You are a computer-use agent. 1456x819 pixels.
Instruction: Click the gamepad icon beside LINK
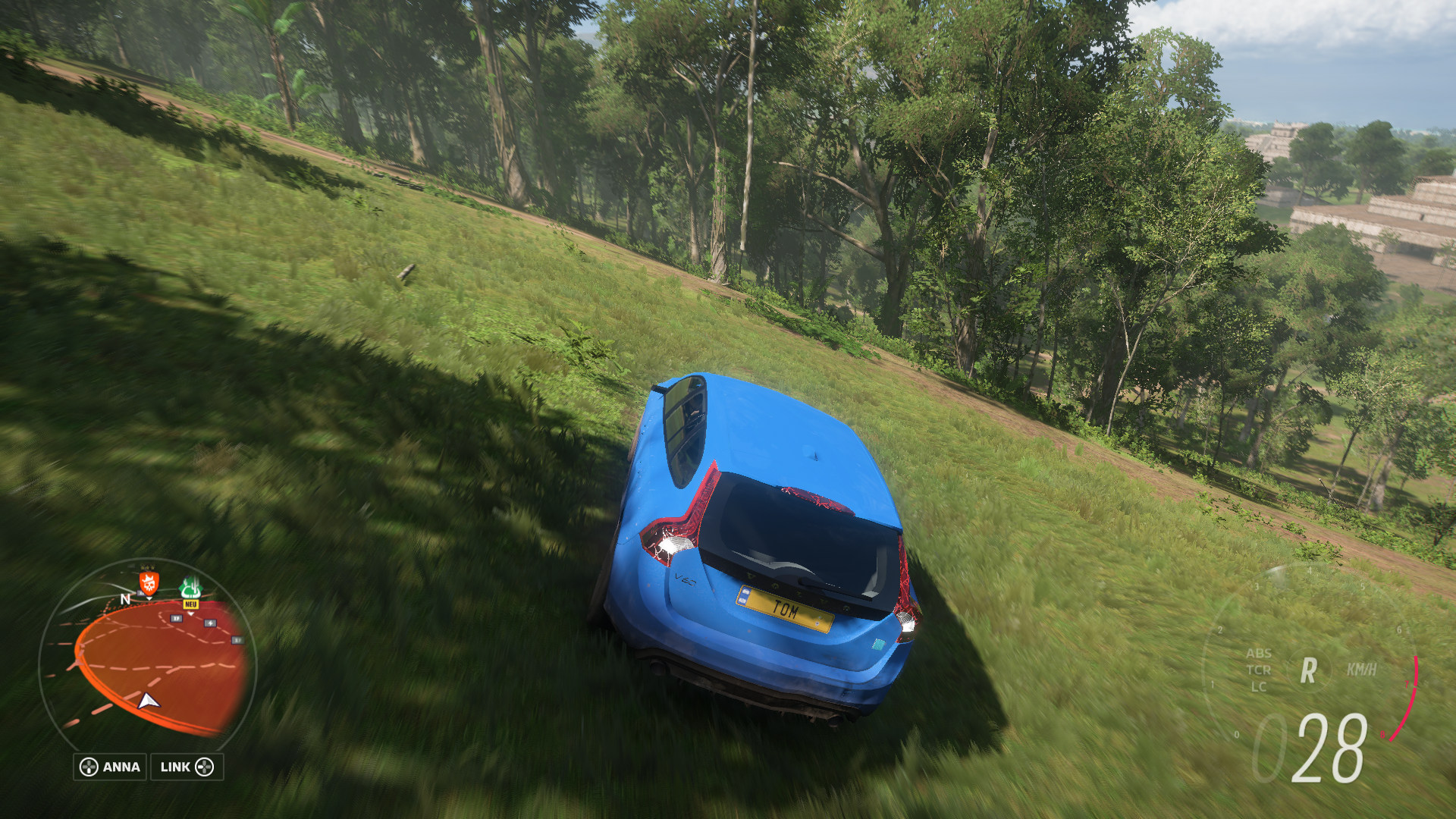[x=205, y=766]
